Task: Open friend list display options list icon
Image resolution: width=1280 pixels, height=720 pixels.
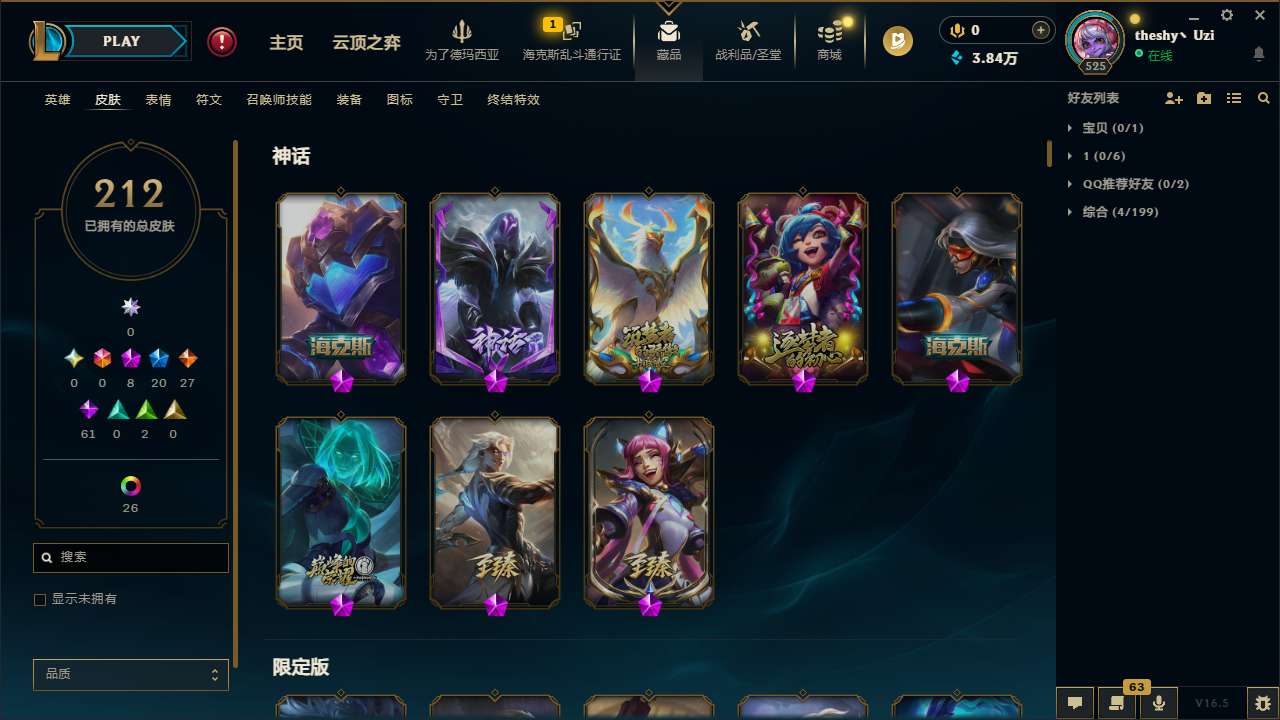Action: (1234, 98)
